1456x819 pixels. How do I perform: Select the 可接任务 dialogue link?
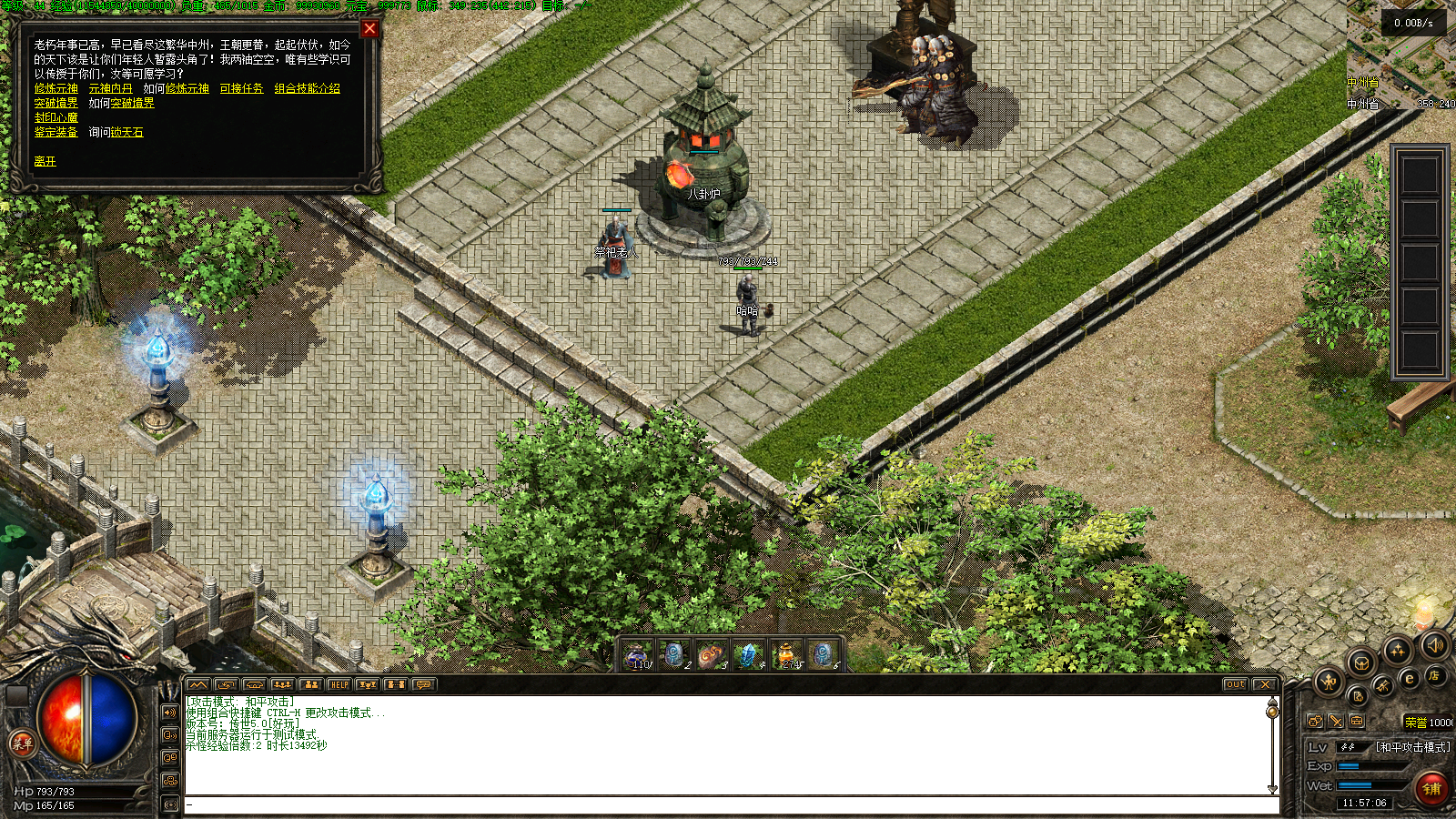pyautogui.click(x=241, y=88)
